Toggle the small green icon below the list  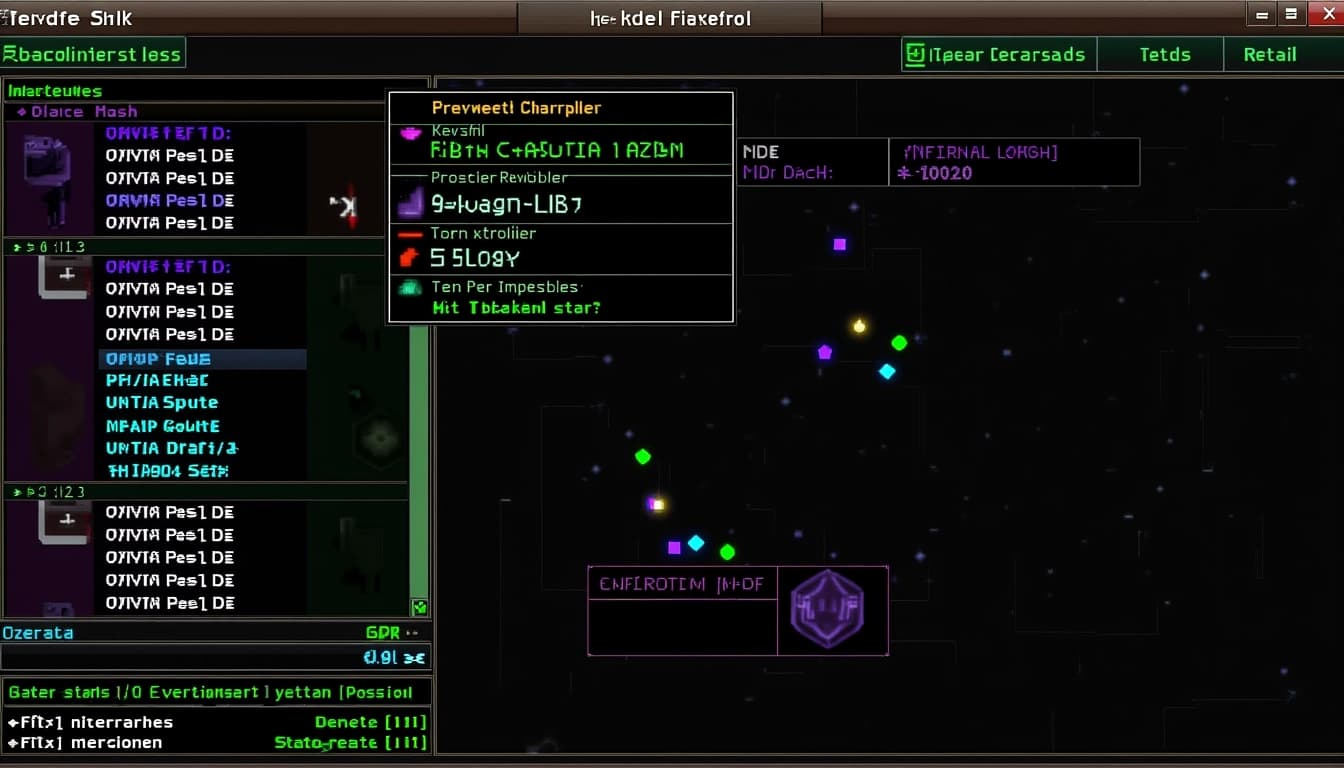420,607
